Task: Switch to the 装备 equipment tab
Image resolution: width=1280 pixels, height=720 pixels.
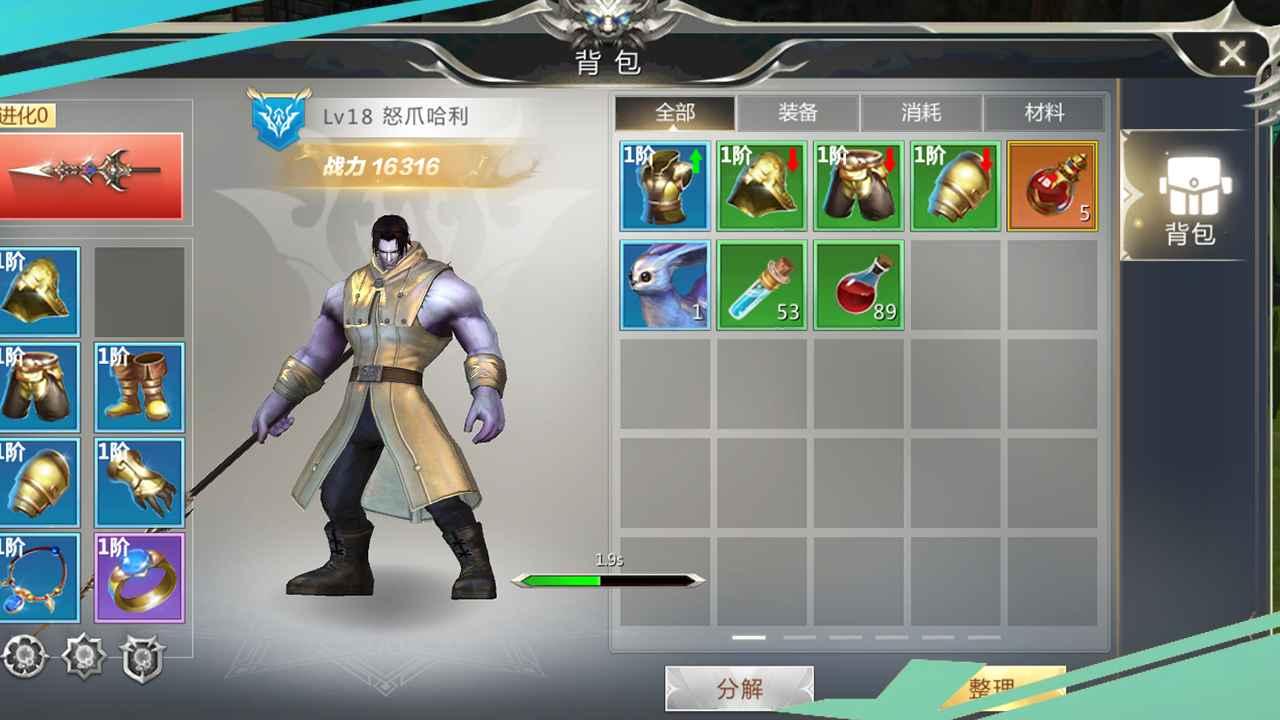Action: (797, 113)
